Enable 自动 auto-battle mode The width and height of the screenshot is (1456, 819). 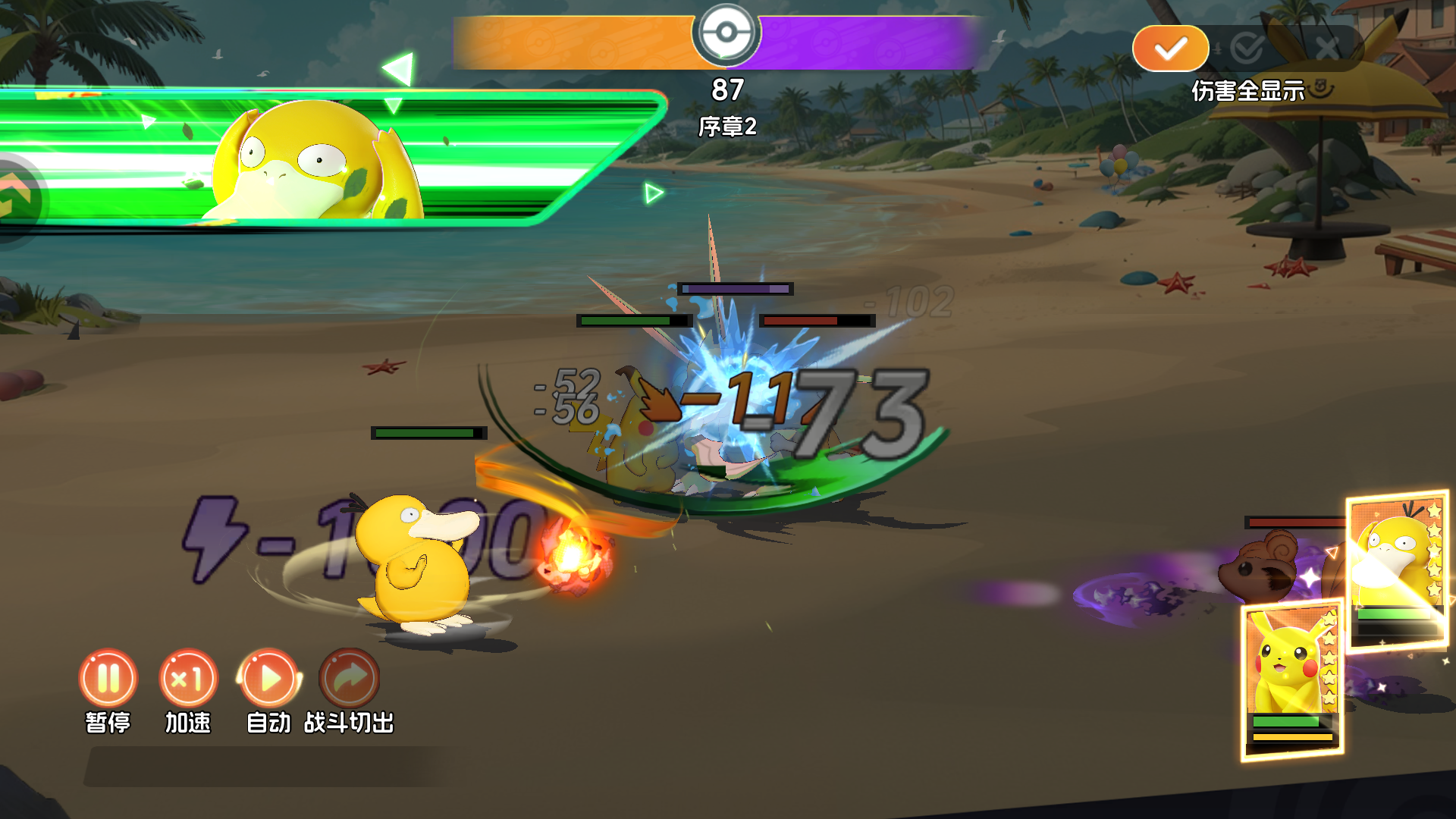(x=269, y=678)
